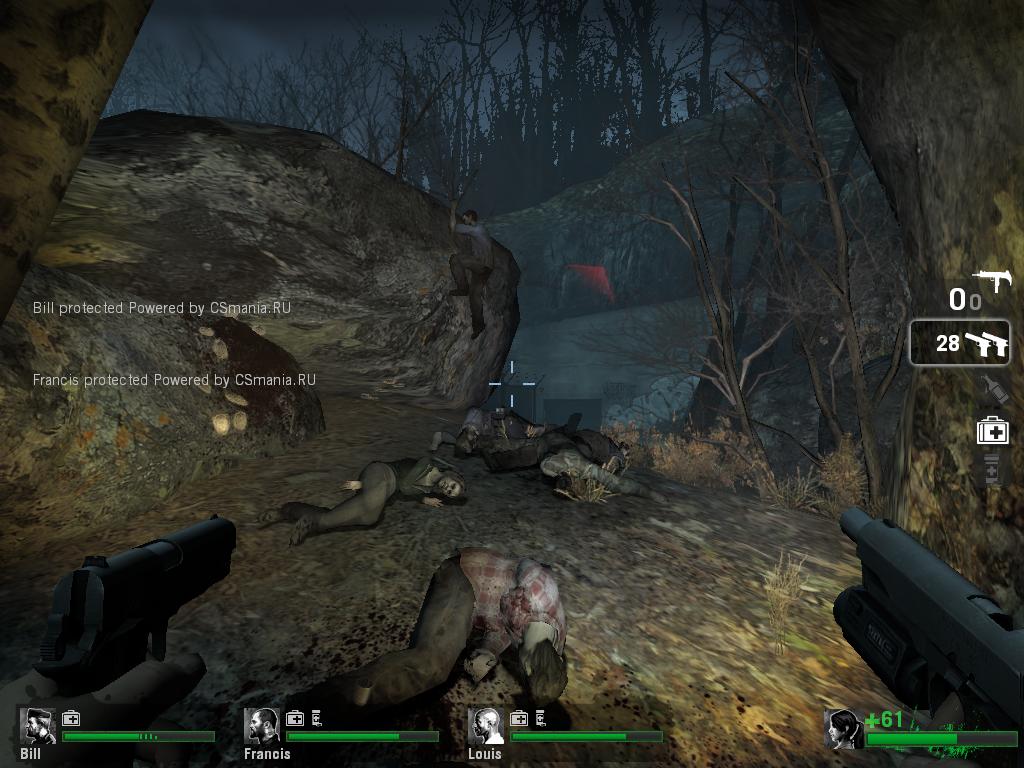Viewport: 1024px width, 768px height.
Task: Equip the first aid kit
Action: [993, 431]
